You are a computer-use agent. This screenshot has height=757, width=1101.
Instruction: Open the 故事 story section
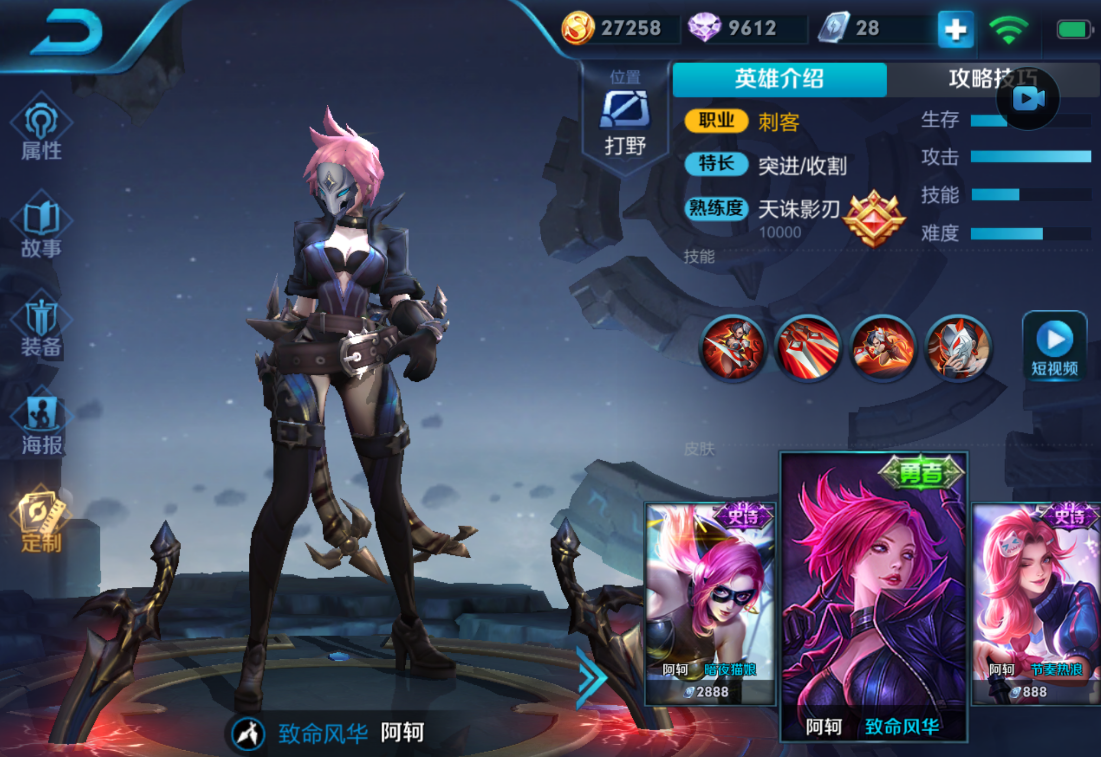point(42,229)
